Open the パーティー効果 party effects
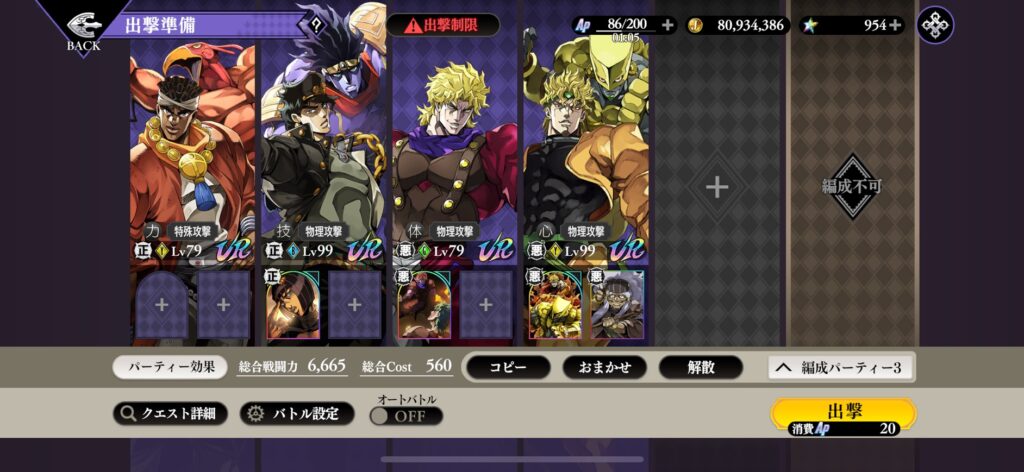This screenshot has width=1024, height=472. (170, 367)
